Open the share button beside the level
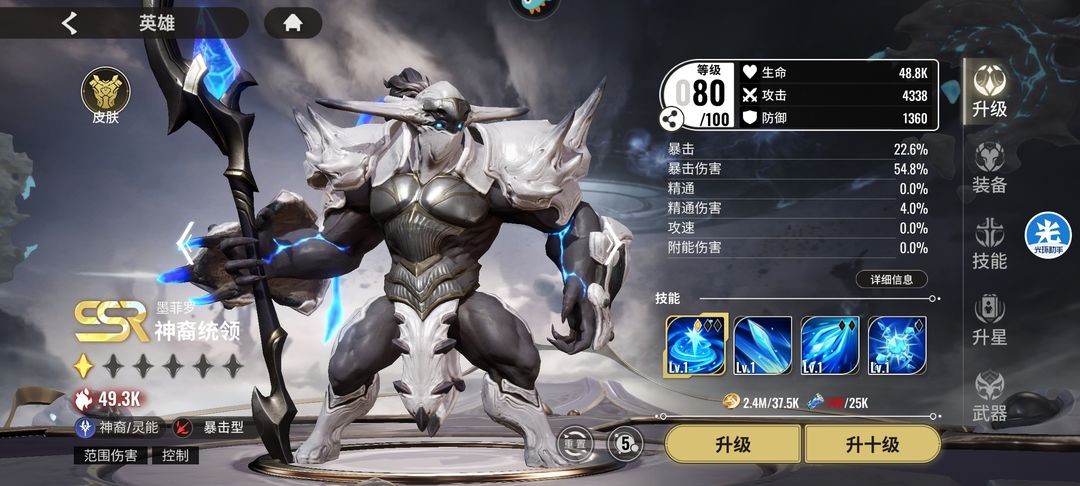 670,118
